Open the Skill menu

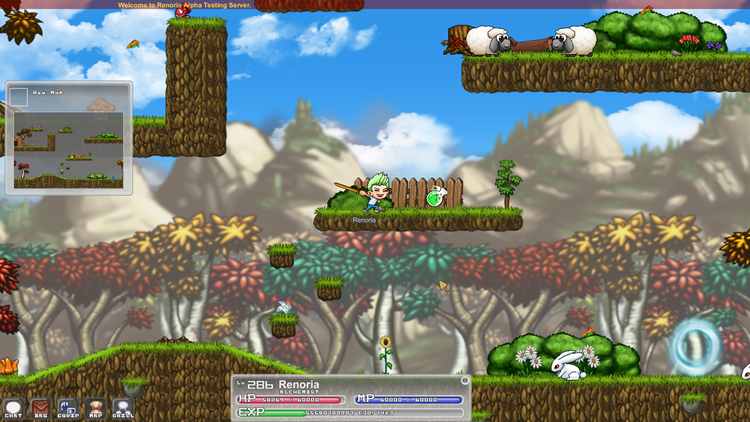click(123, 408)
